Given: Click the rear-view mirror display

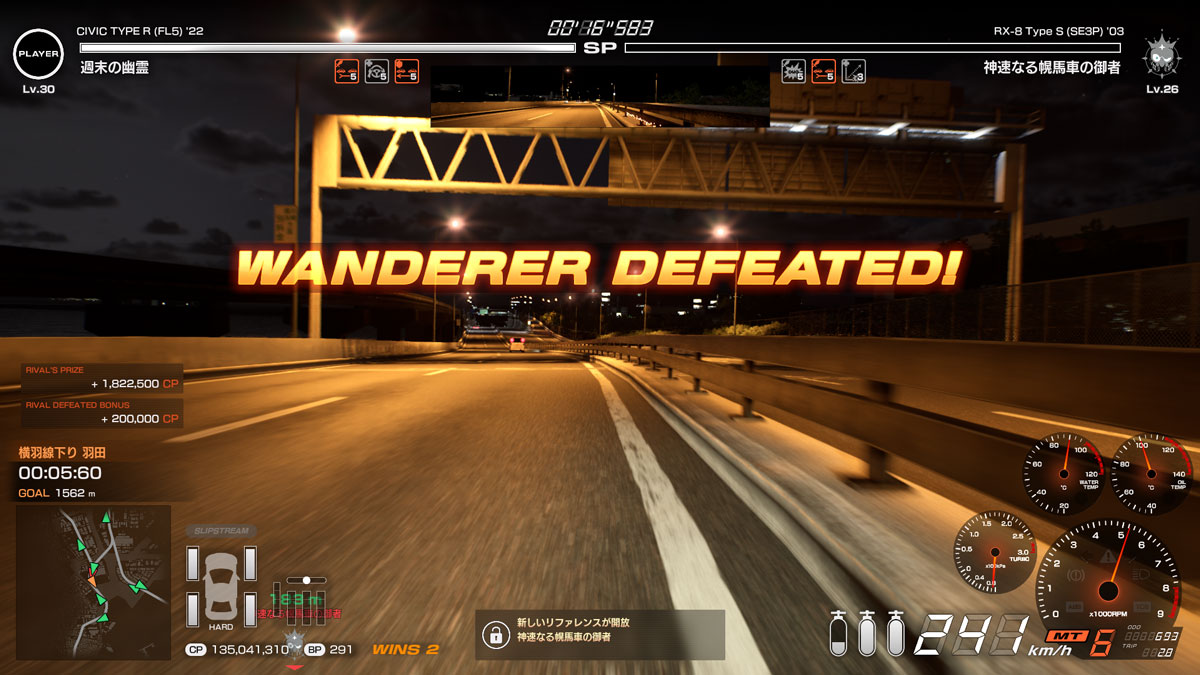Looking at the screenshot, I should (600, 97).
